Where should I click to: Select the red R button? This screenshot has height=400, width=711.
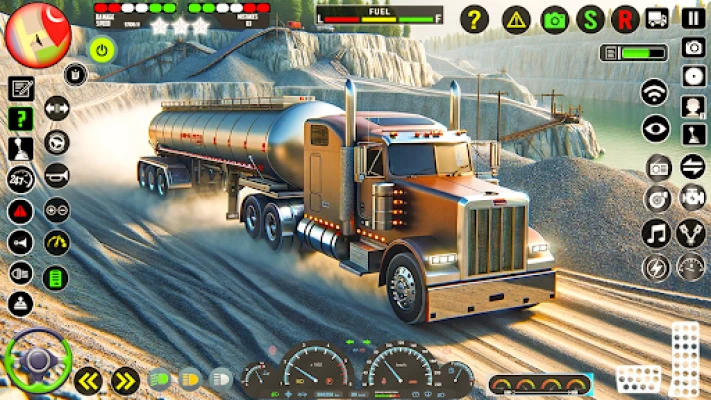[x=626, y=19]
